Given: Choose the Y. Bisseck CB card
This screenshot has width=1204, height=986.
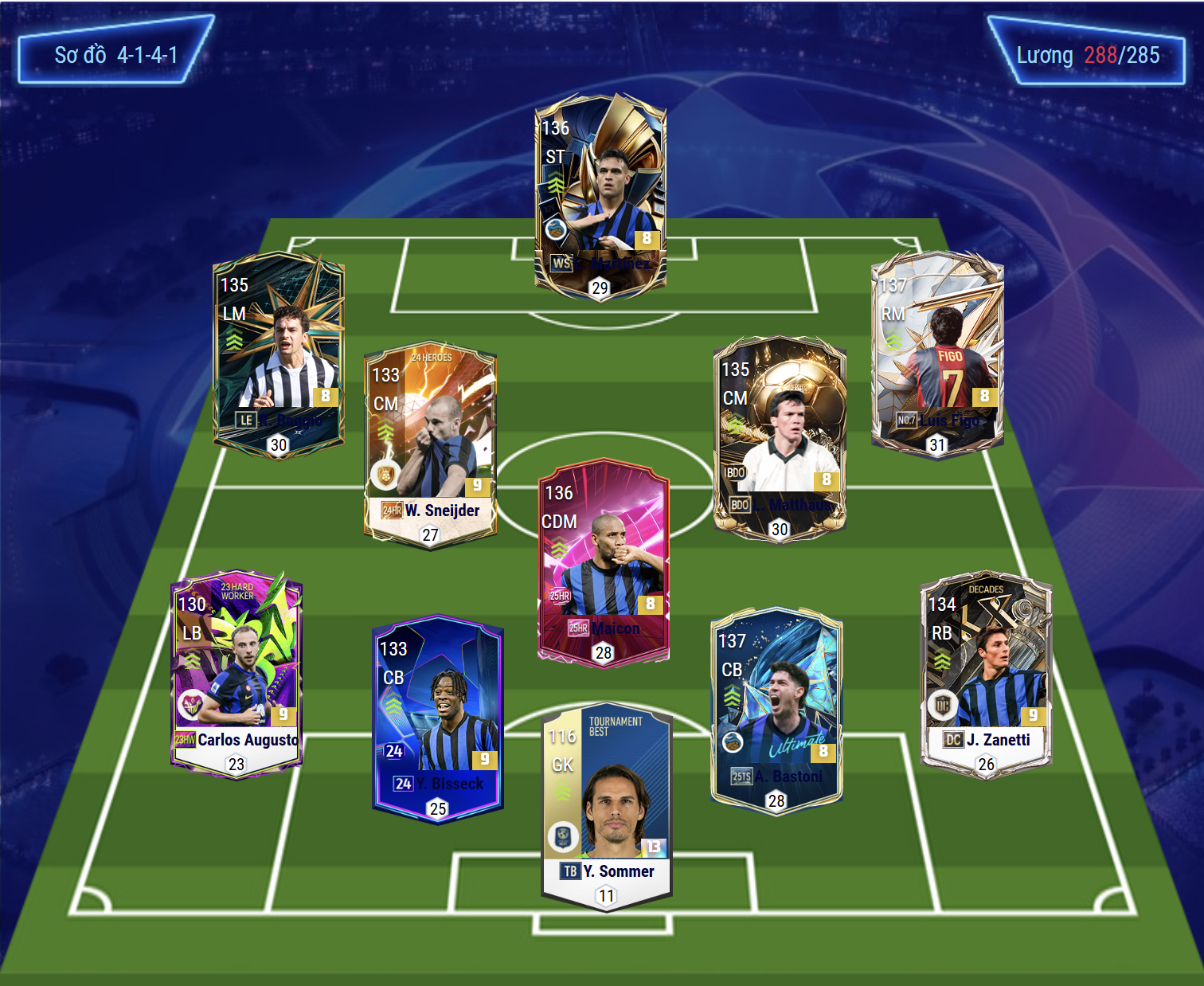Looking at the screenshot, I should pyautogui.click(x=438, y=717).
